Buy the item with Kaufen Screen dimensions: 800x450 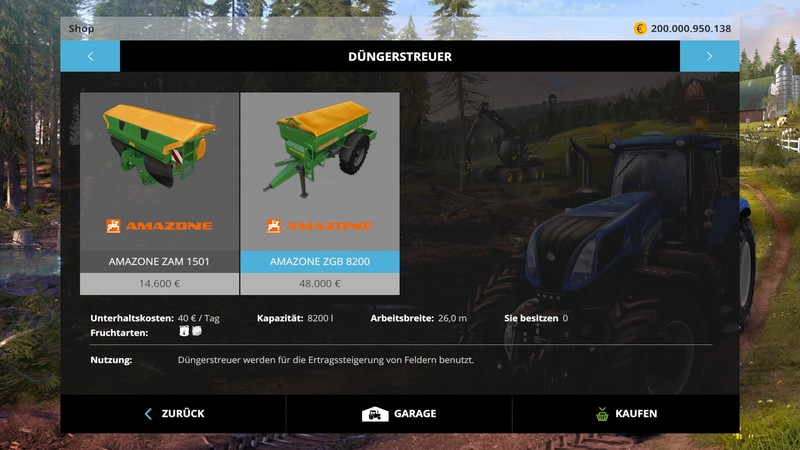626,413
